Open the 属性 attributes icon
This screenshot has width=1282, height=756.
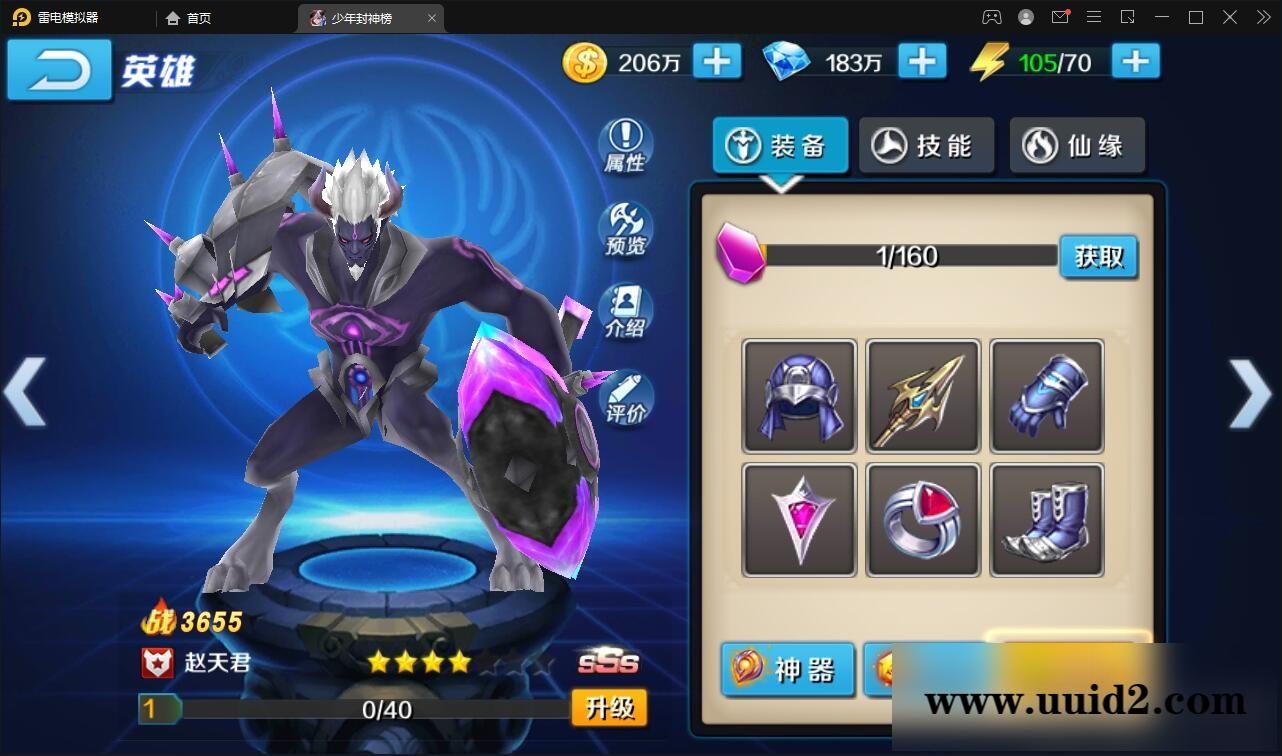coord(625,146)
